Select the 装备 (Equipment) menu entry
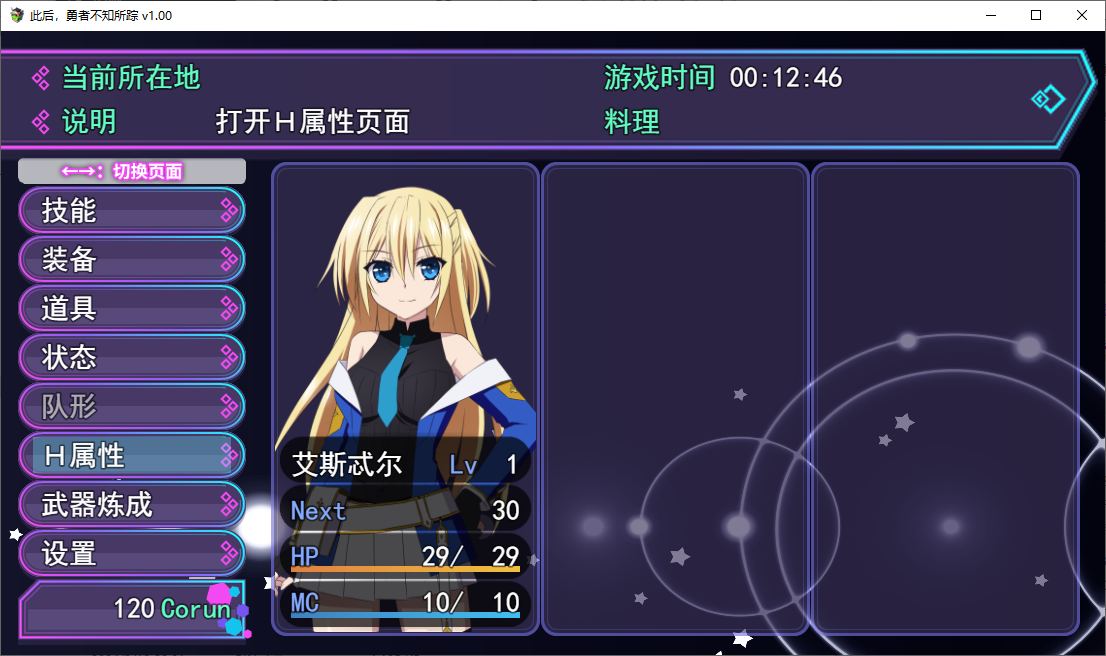 [131, 259]
